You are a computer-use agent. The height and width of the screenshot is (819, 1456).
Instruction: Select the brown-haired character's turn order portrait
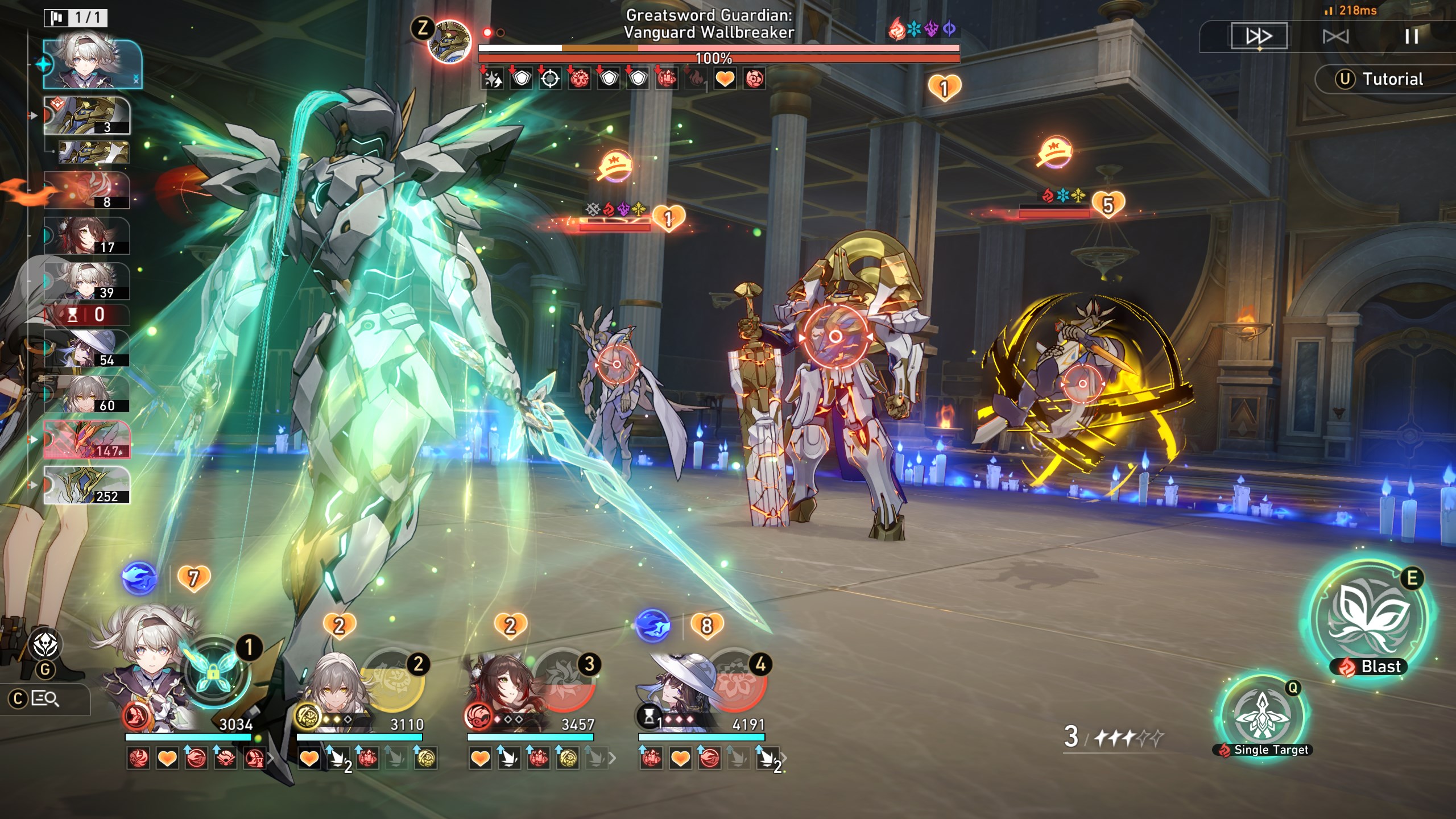tap(87, 235)
